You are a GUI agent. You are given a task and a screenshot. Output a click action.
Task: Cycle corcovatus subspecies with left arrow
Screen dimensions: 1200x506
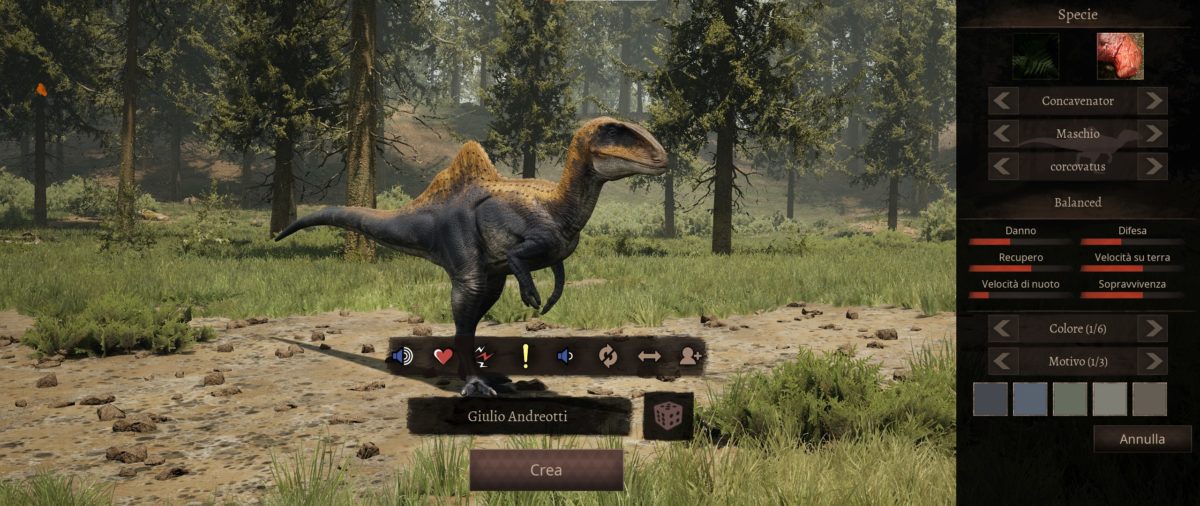[x=1004, y=166]
